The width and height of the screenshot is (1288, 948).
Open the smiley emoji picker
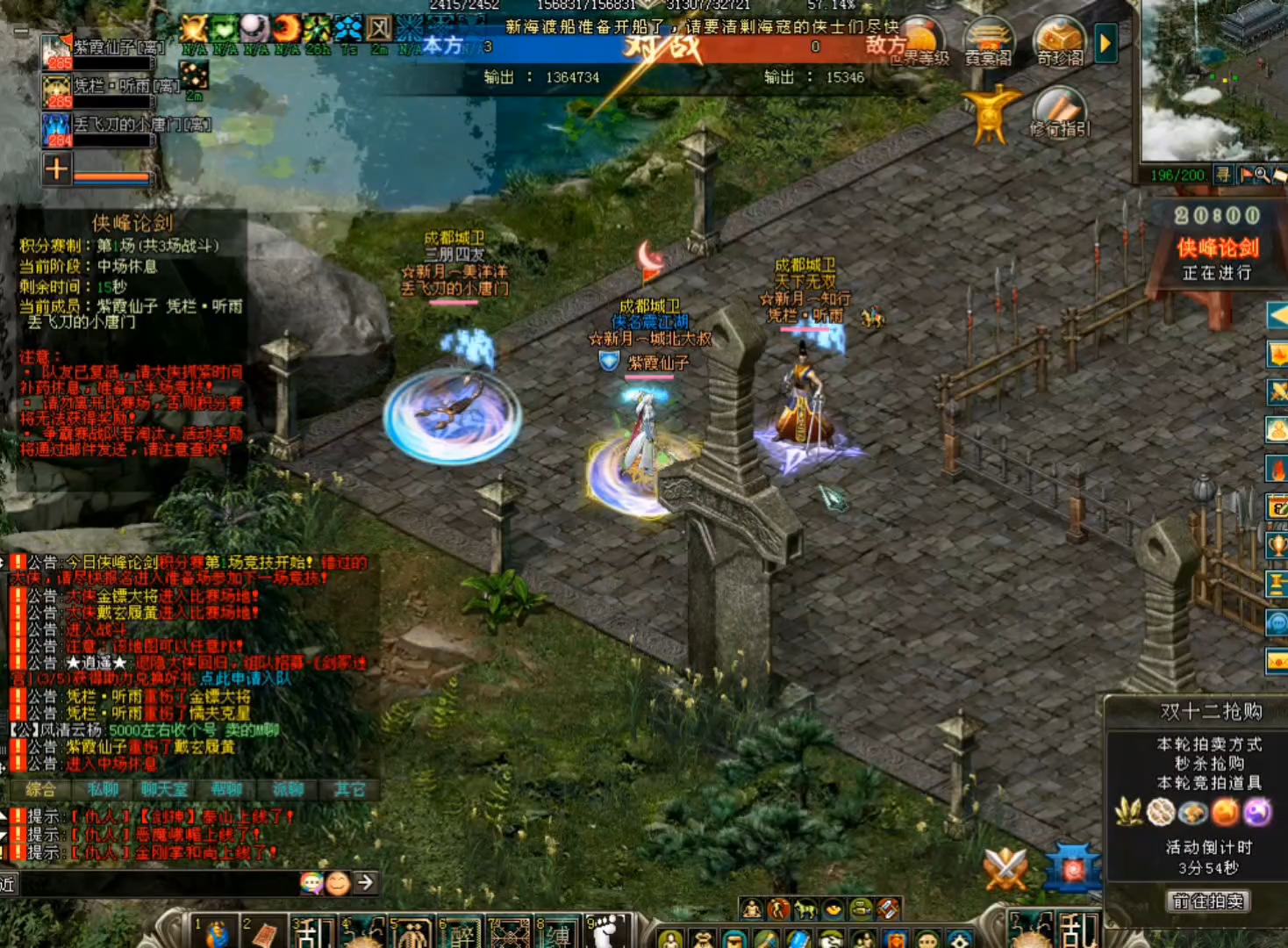pos(337,883)
